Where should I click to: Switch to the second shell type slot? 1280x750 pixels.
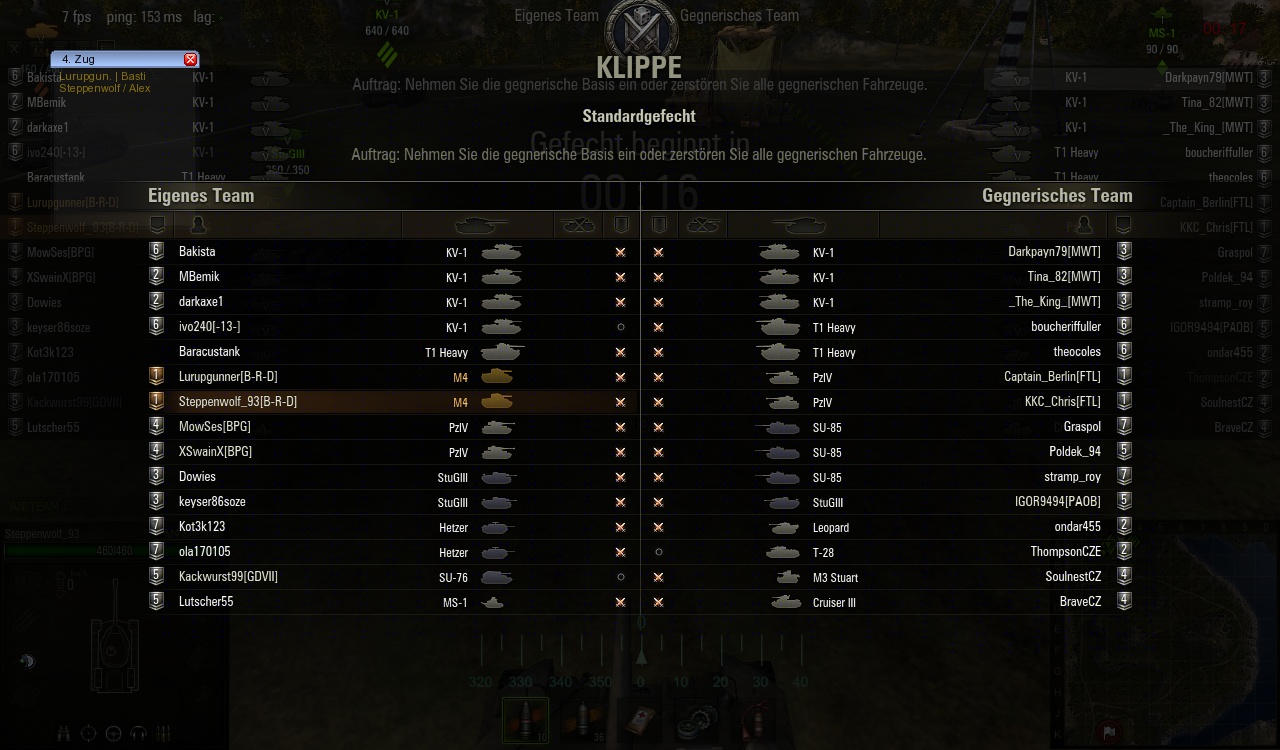tap(581, 720)
